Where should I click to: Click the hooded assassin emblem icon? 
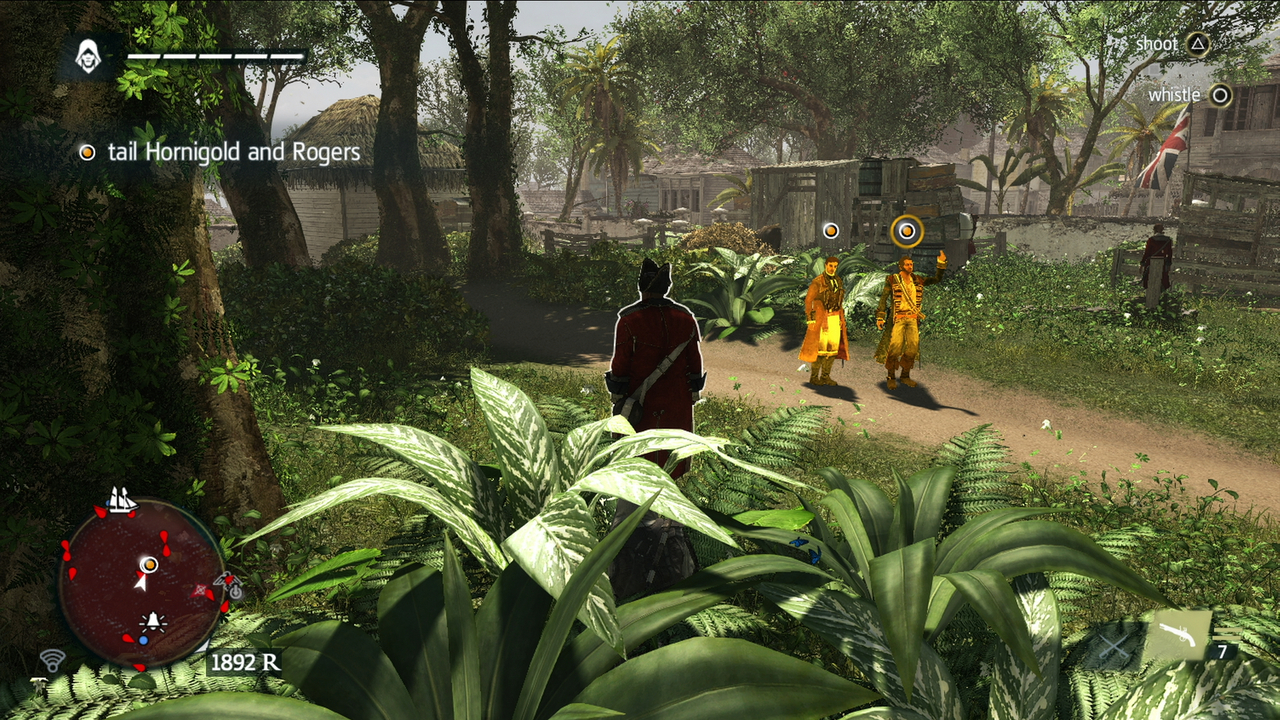click(89, 57)
